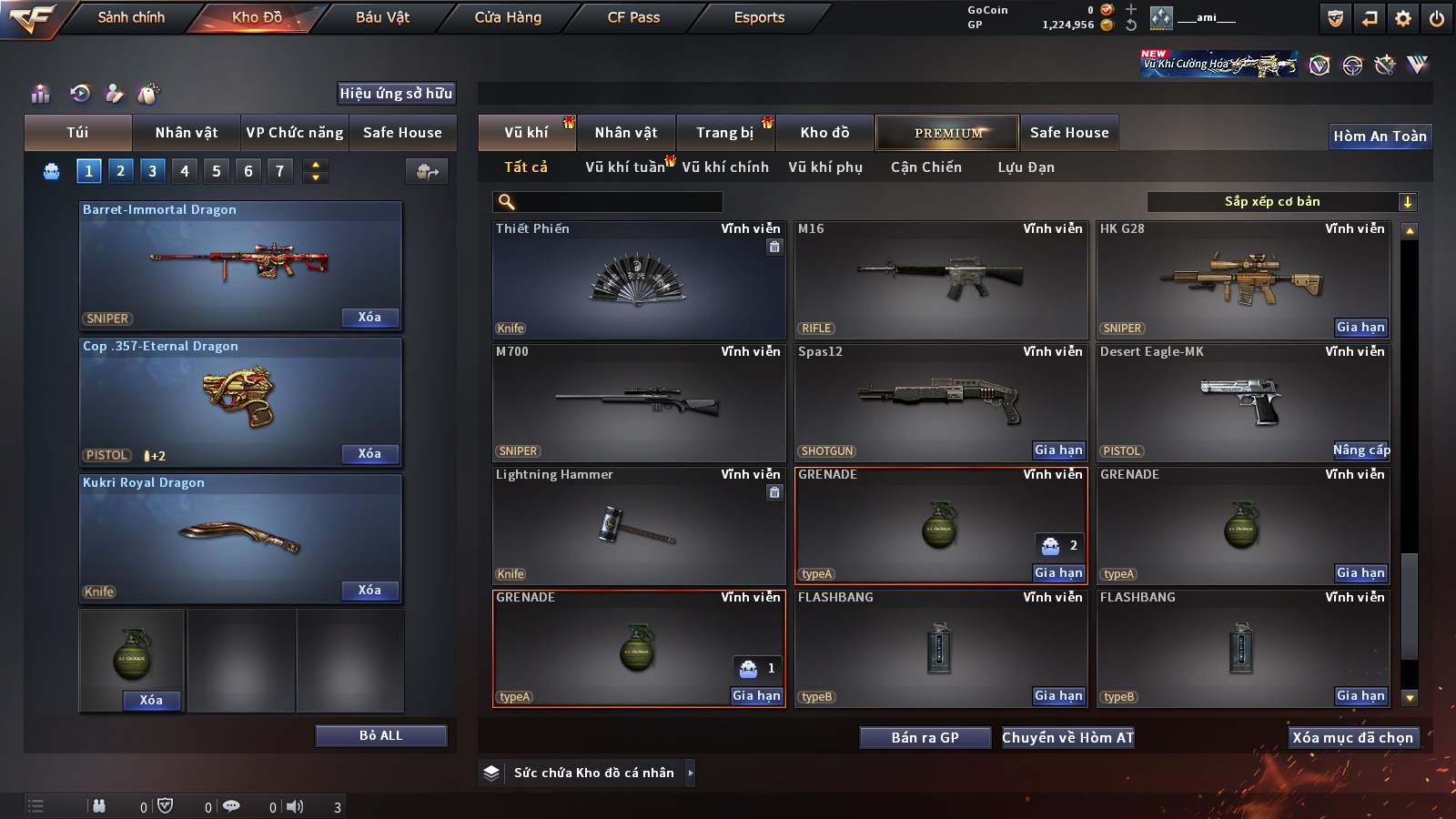The image size is (1456, 819).
Task: Move item with Chuyển về Hòm AT
Action: pyautogui.click(x=1067, y=738)
